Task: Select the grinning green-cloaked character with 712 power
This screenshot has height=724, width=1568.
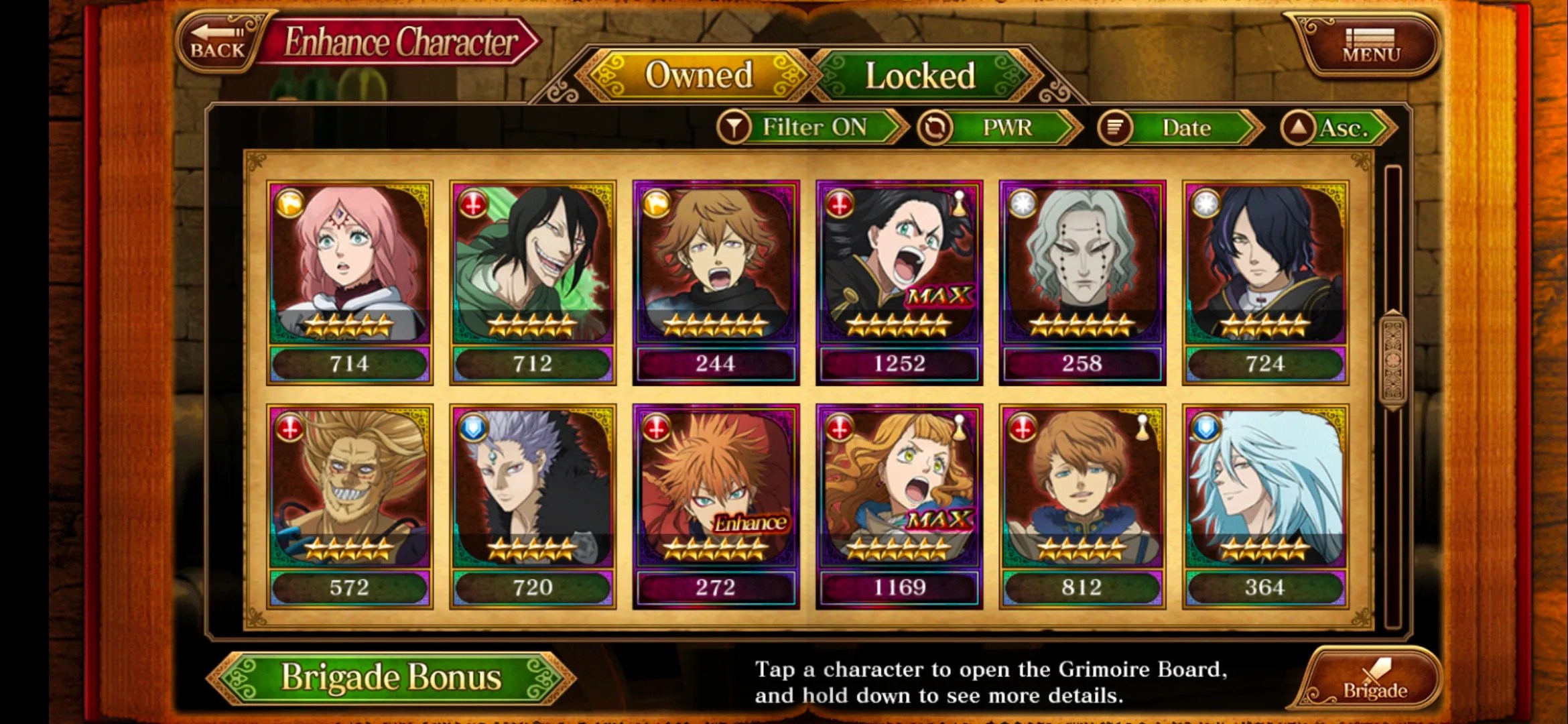Action: [533, 282]
